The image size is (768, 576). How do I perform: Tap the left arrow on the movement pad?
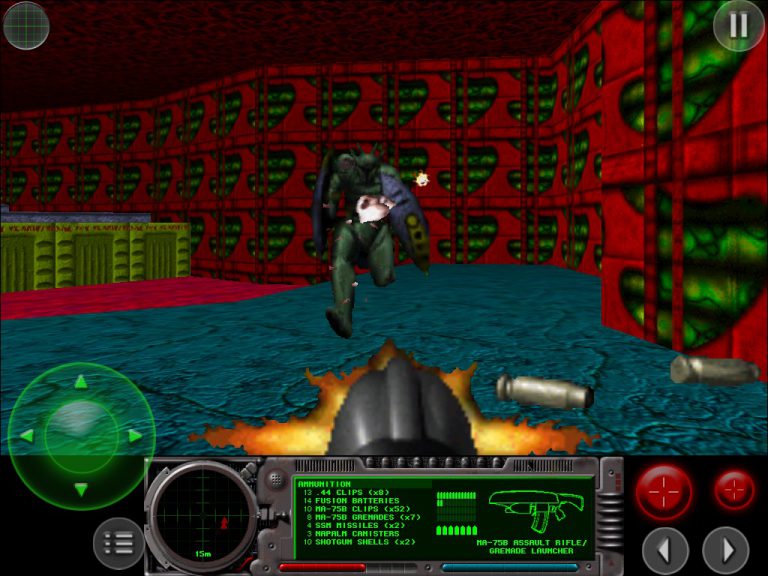tap(27, 436)
